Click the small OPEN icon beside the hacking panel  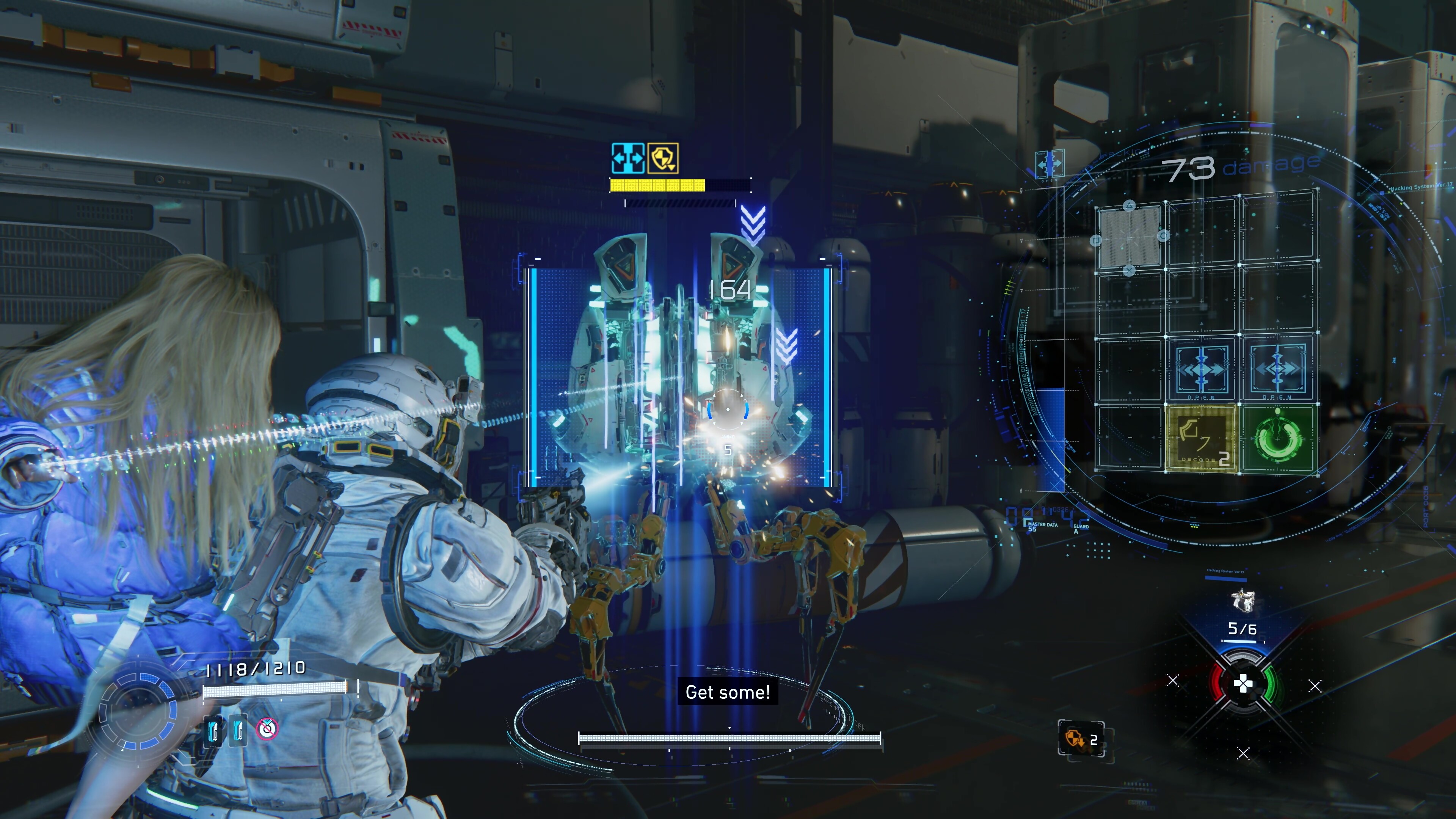coord(1050,165)
